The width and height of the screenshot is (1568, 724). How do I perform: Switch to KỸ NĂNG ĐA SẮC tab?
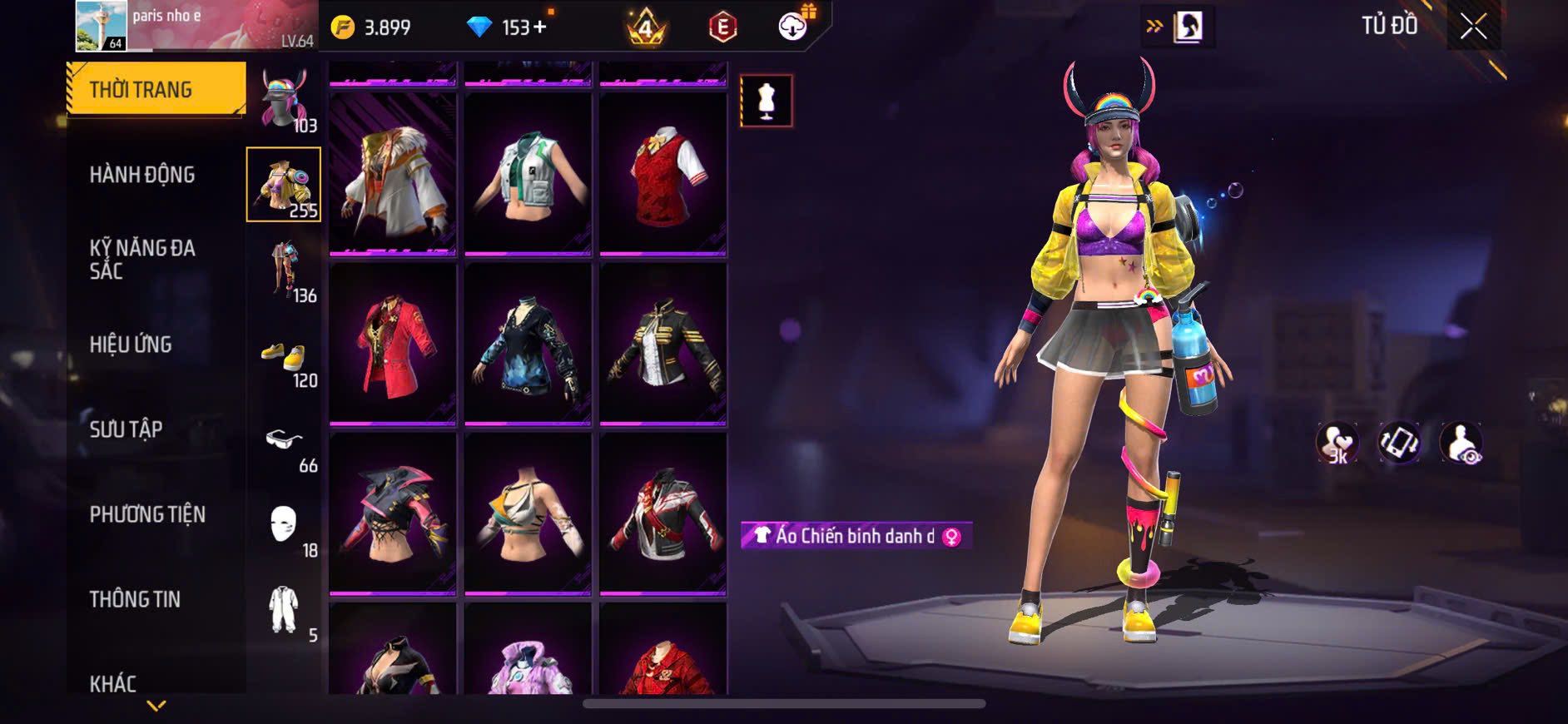click(x=142, y=260)
